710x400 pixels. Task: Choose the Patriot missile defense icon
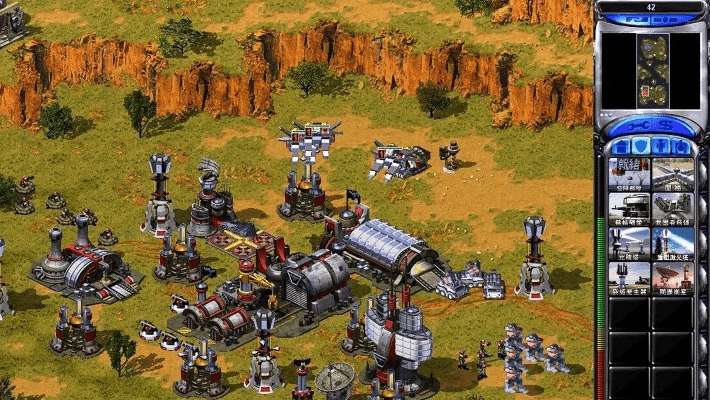pyautogui.click(x=673, y=207)
